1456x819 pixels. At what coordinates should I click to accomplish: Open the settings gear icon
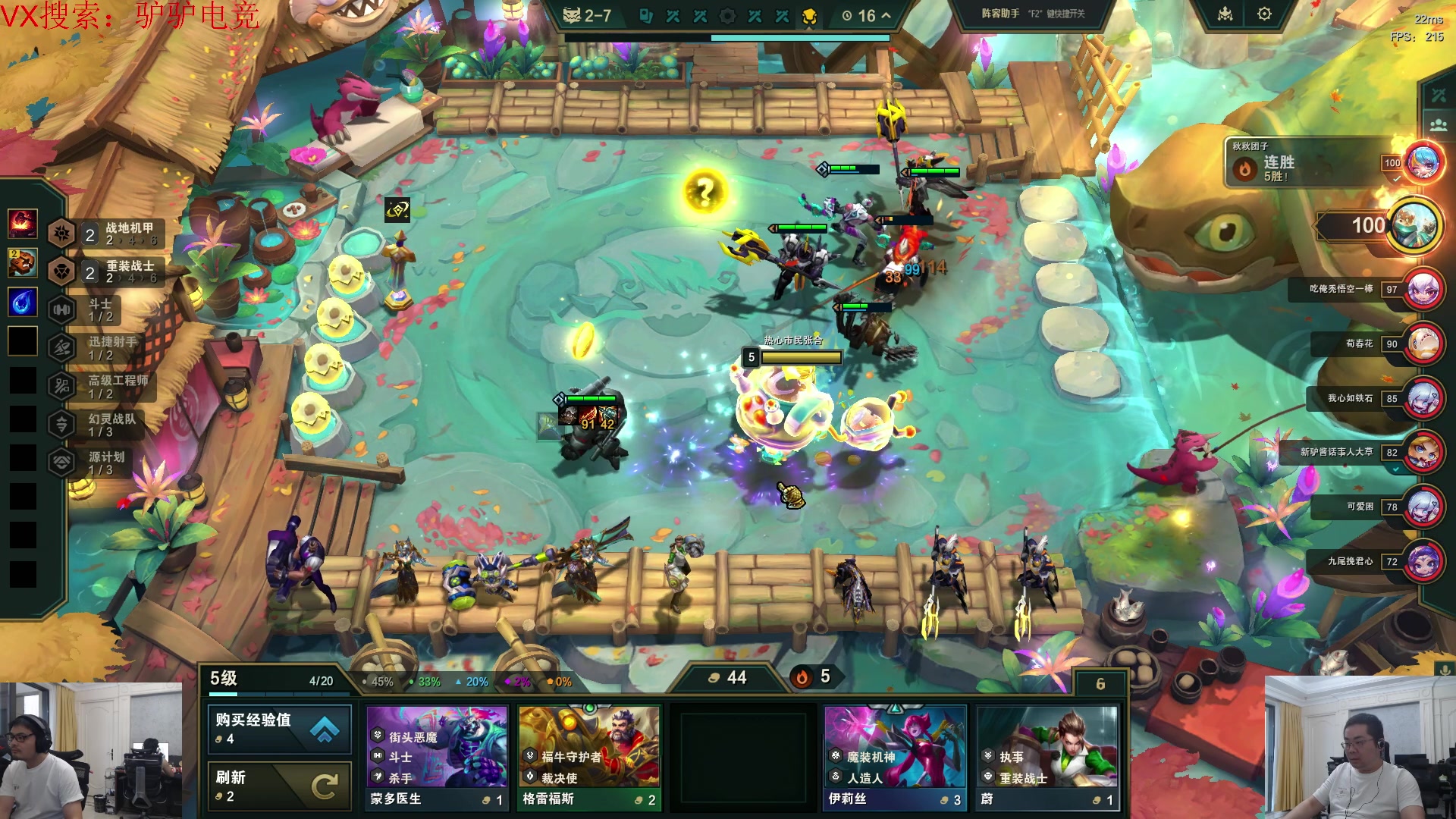click(x=1264, y=14)
